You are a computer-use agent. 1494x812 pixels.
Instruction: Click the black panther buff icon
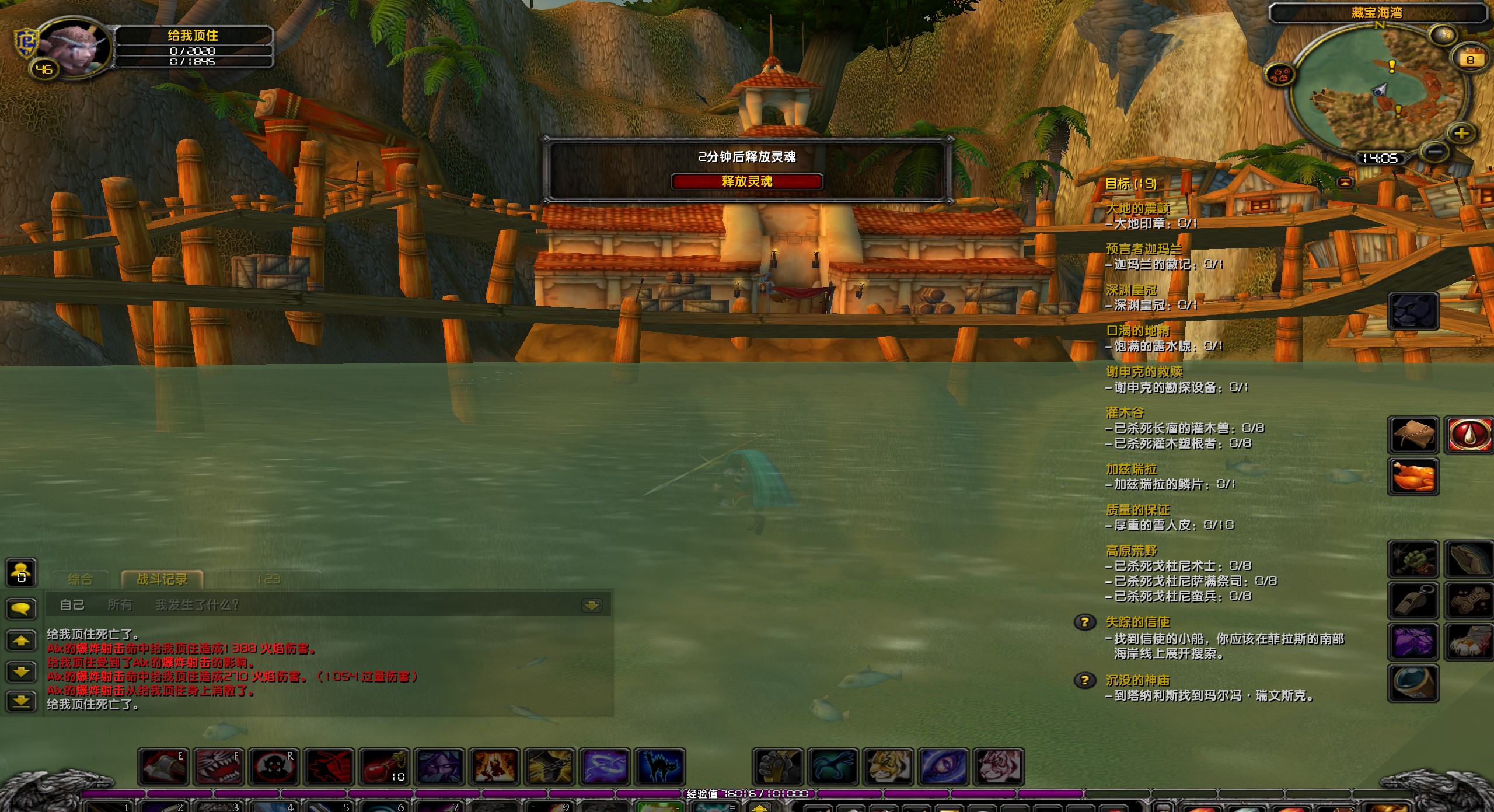coord(1412,311)
